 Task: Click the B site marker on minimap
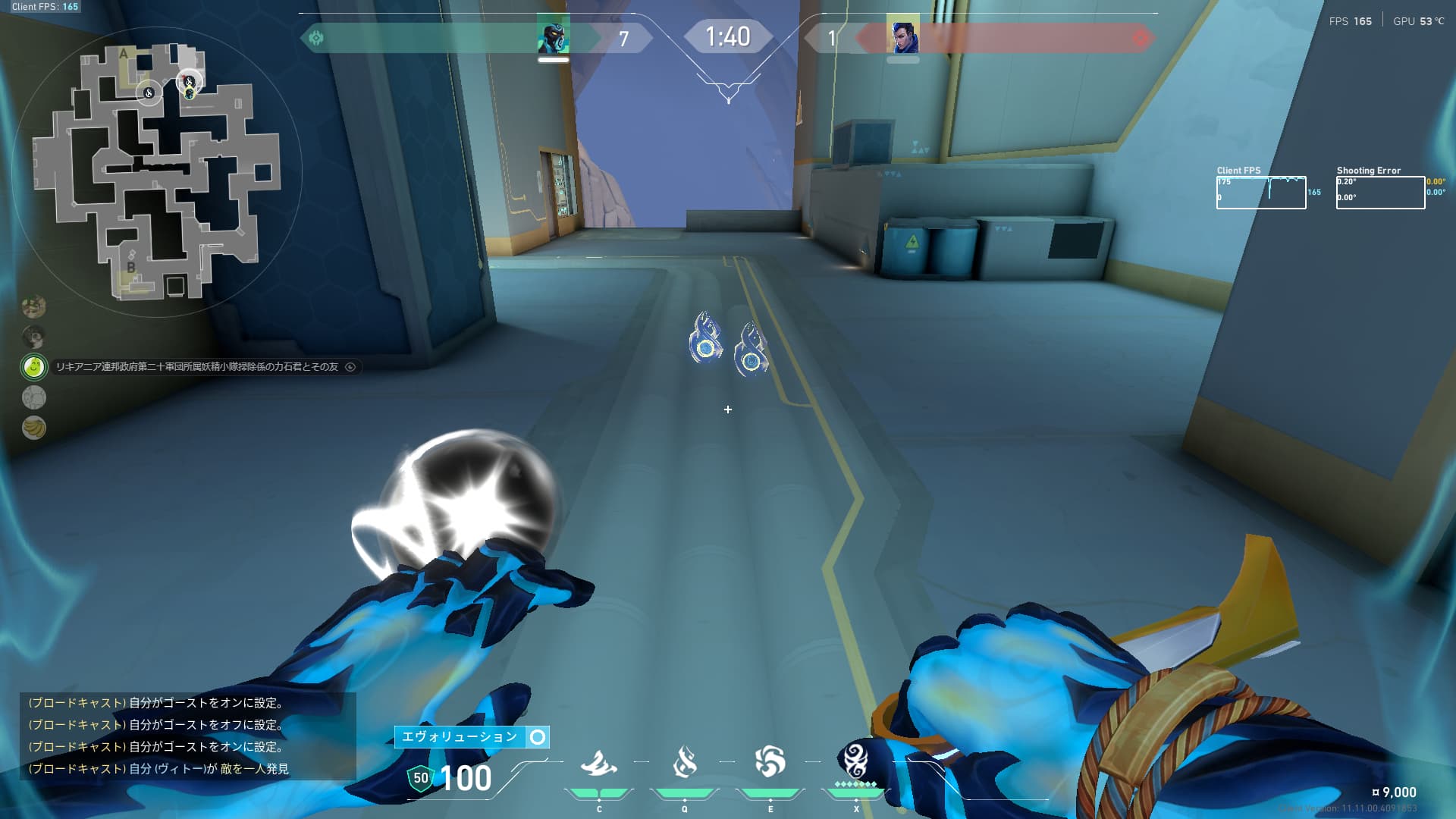pyautogui.click(x=130, y=268)
